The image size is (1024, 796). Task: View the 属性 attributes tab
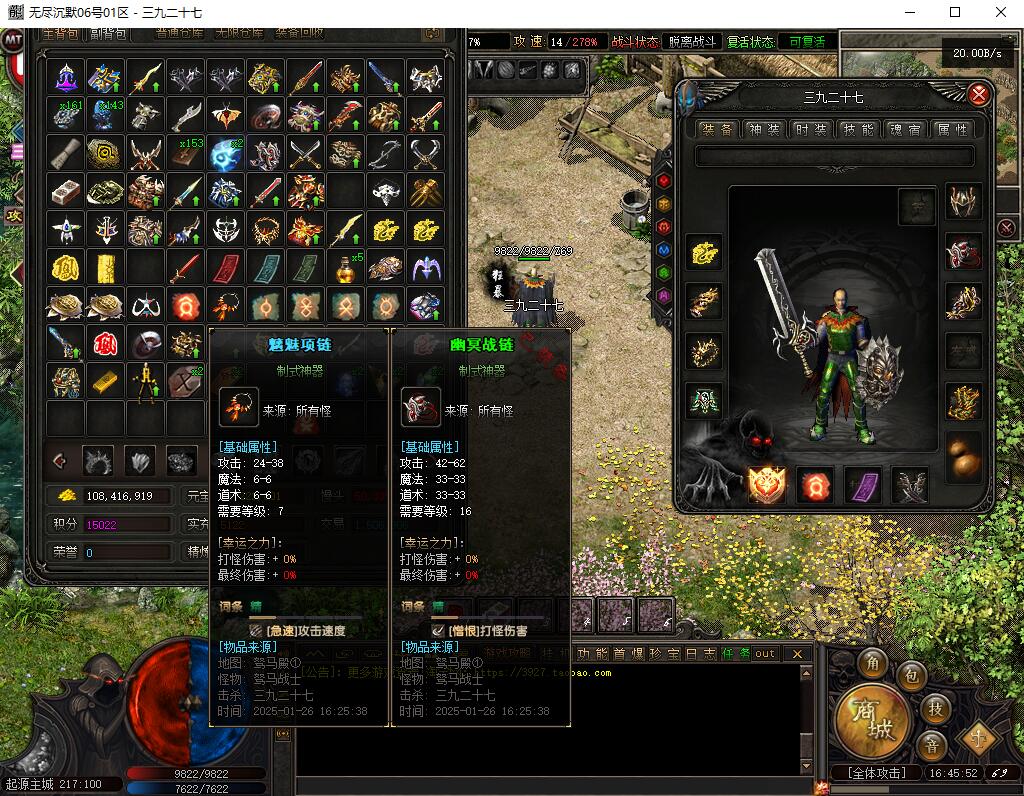point(951,130)
